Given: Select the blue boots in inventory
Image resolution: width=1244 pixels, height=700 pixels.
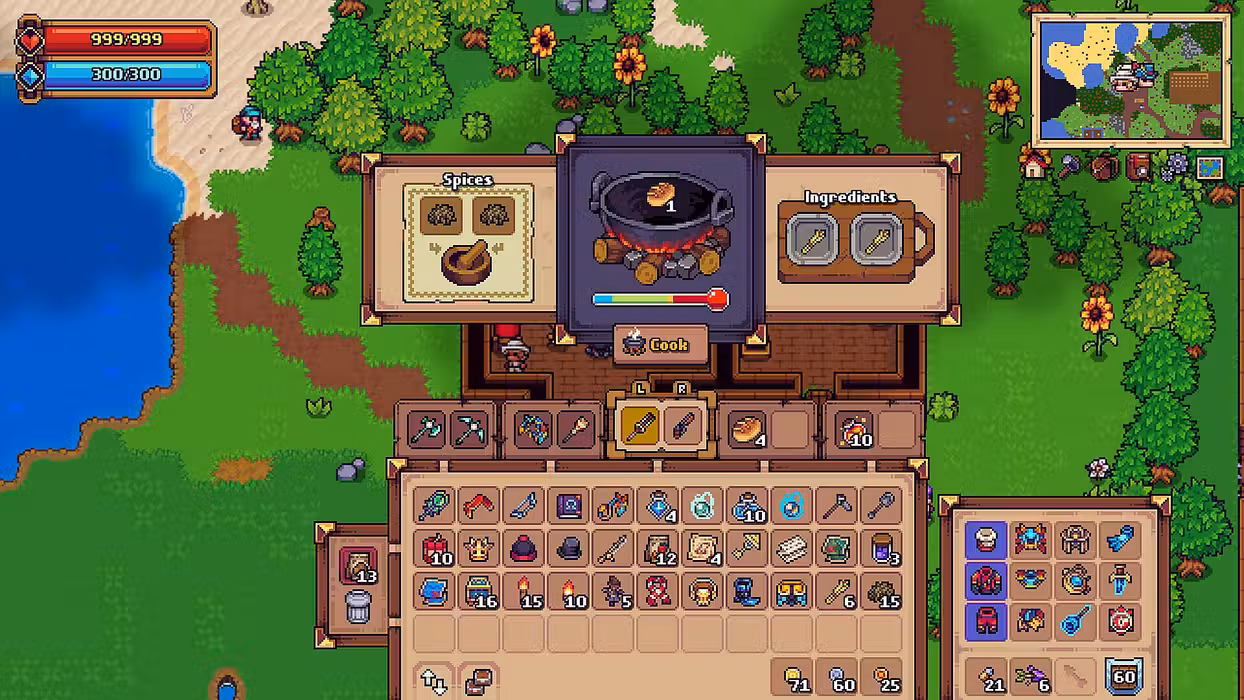Looking at the screenshot, I should coord(747,591).
